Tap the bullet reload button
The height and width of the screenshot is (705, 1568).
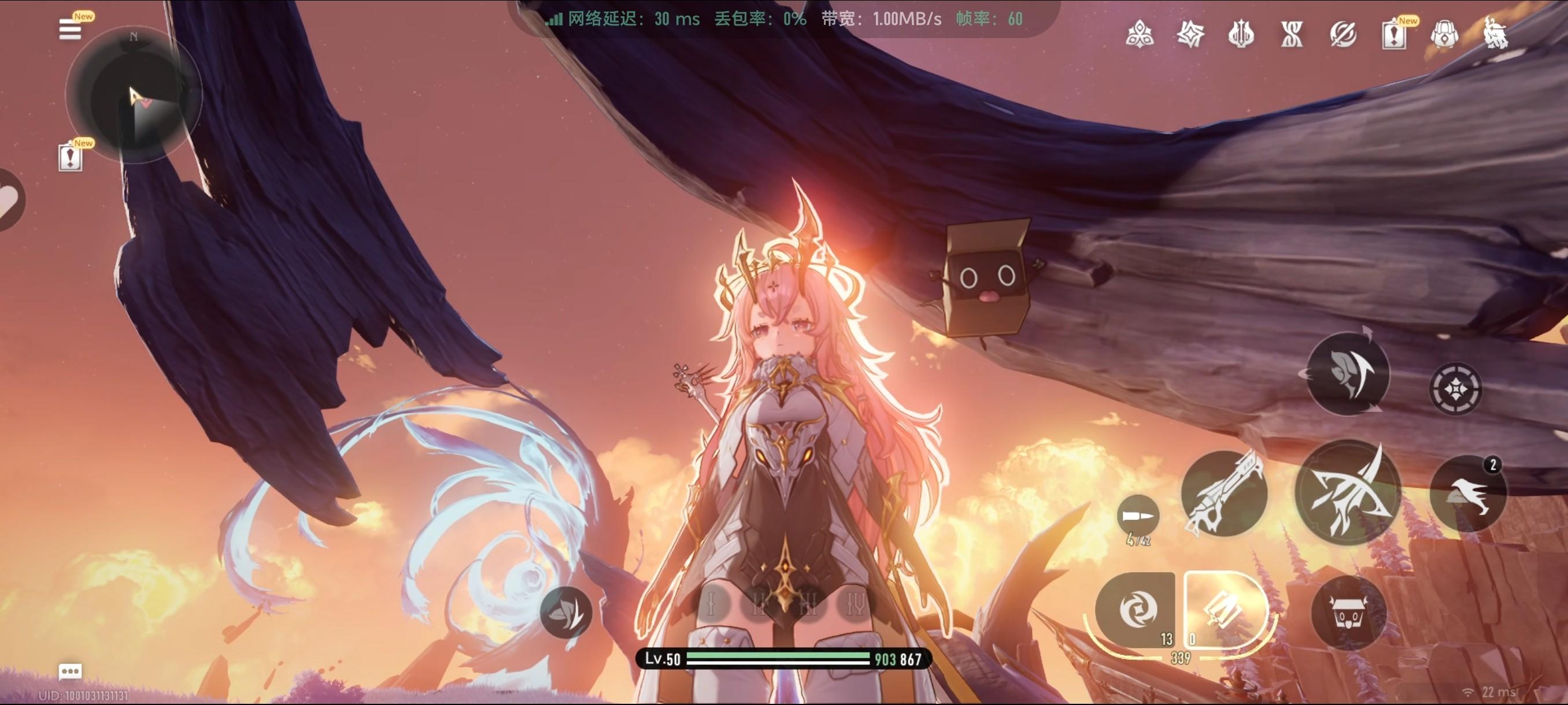tap(1138, 517)
